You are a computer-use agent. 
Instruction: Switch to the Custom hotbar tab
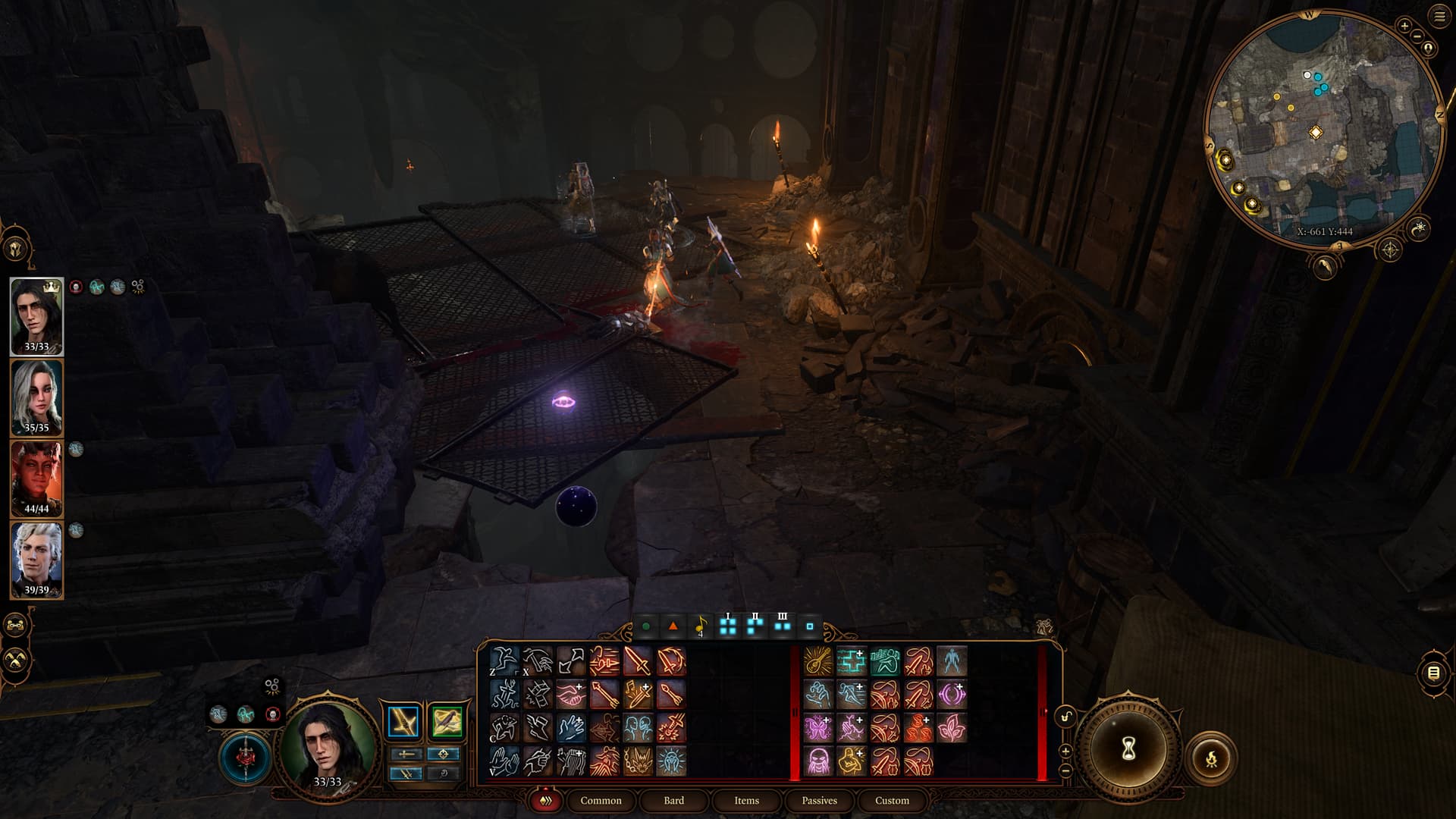point(892,800)
